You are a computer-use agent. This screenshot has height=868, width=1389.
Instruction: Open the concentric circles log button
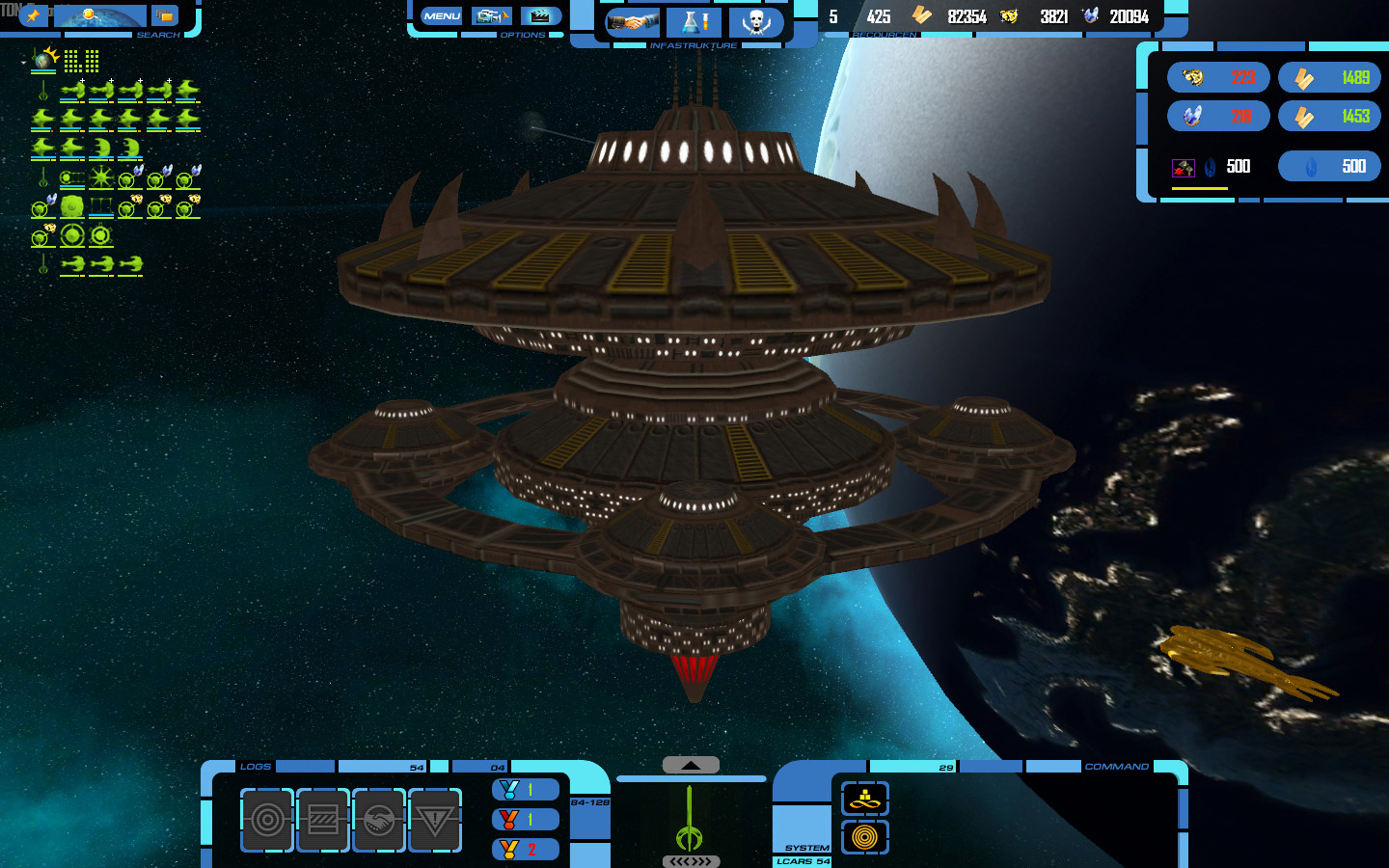(267, 820)
